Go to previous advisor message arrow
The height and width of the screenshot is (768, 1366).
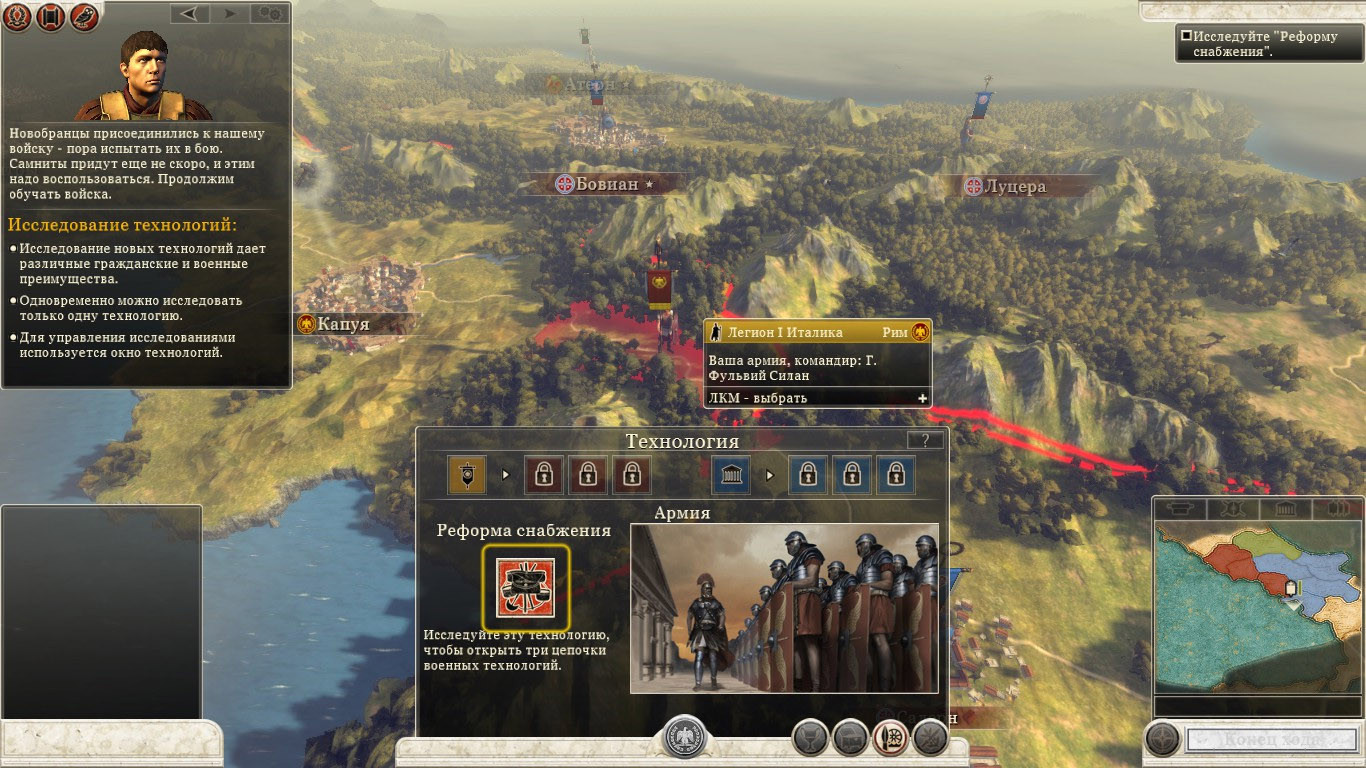(x=188, y=13)
